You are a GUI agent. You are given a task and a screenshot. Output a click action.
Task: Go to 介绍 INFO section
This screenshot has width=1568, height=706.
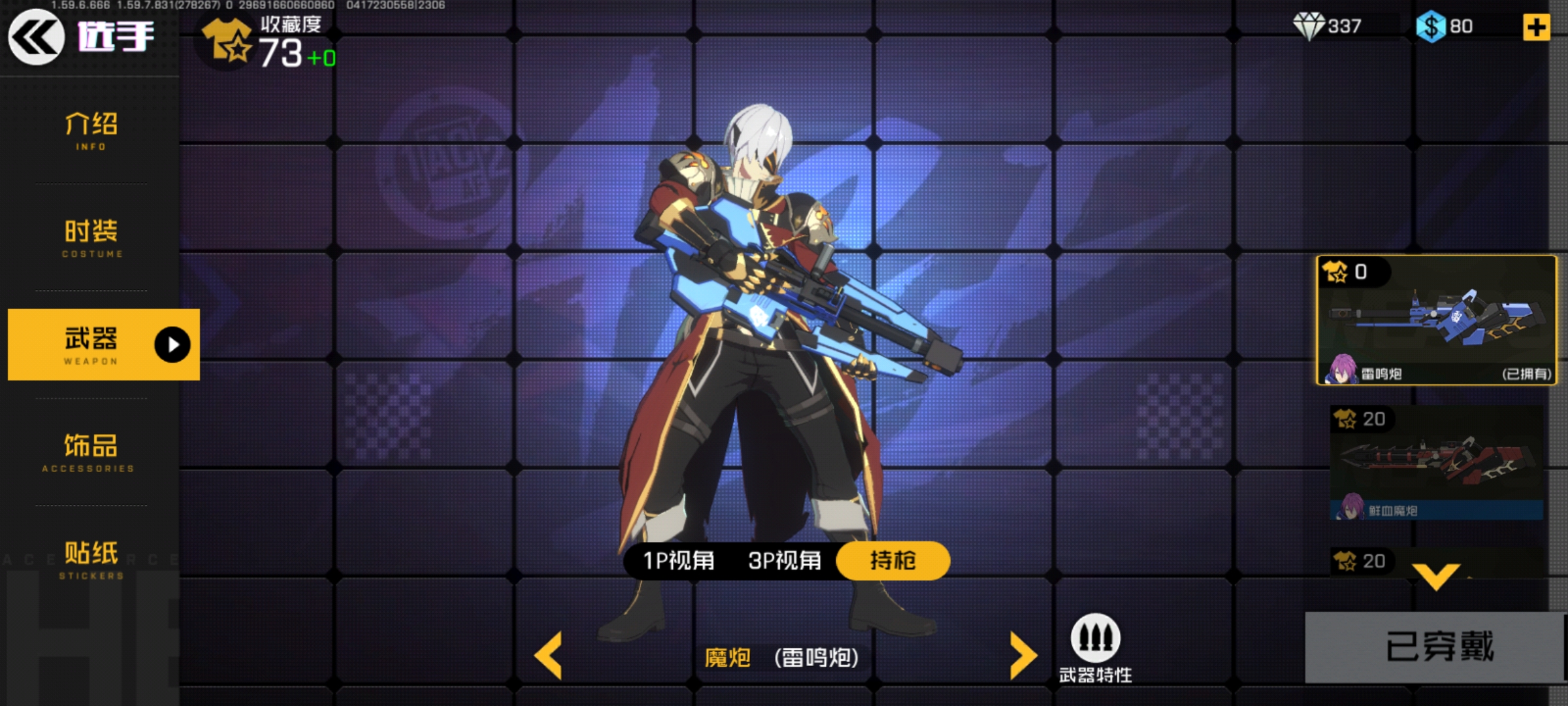pyautogui.click(x=90, y=131)
